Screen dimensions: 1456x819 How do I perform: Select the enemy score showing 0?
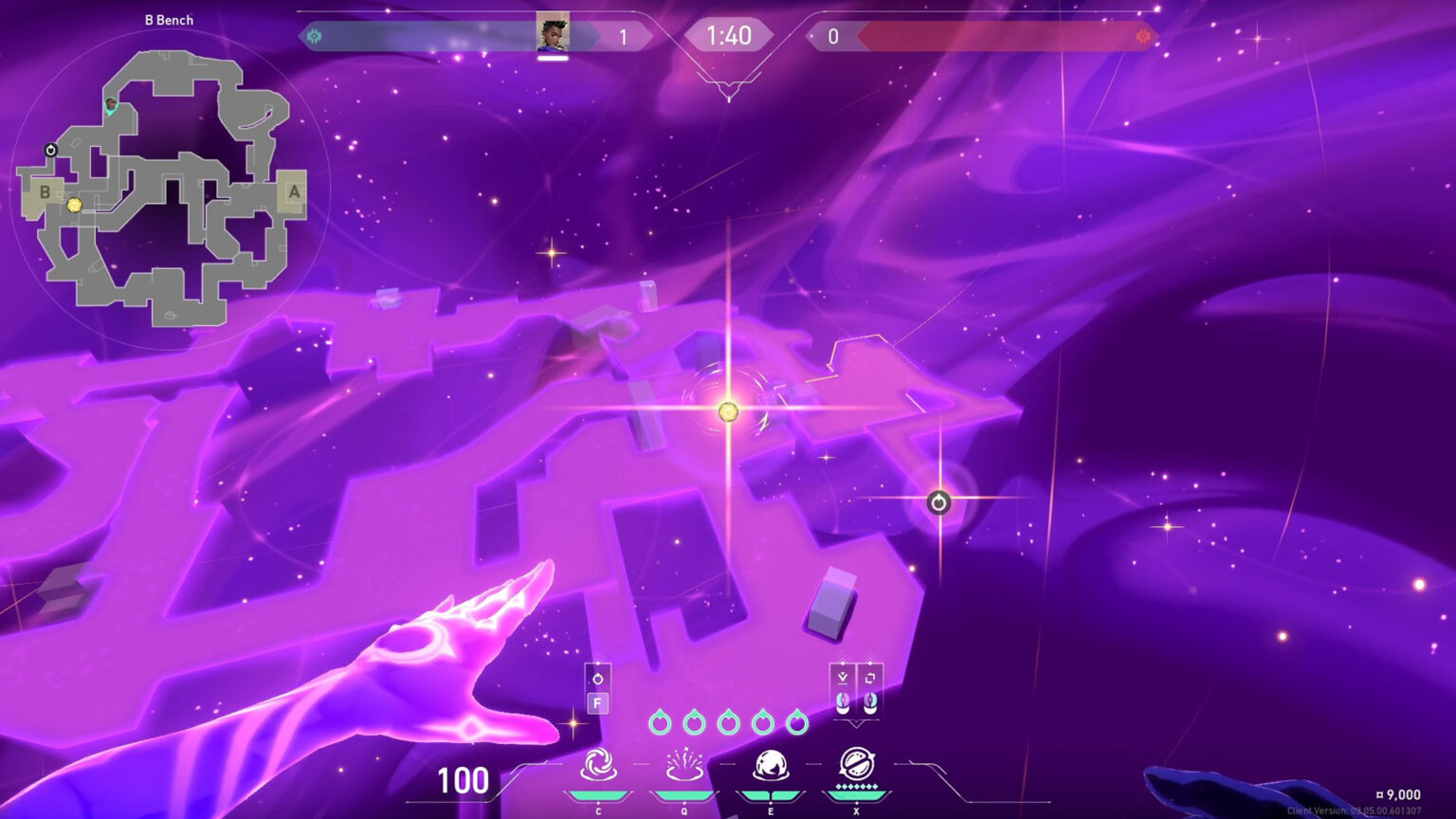click(x=834, y=37)
